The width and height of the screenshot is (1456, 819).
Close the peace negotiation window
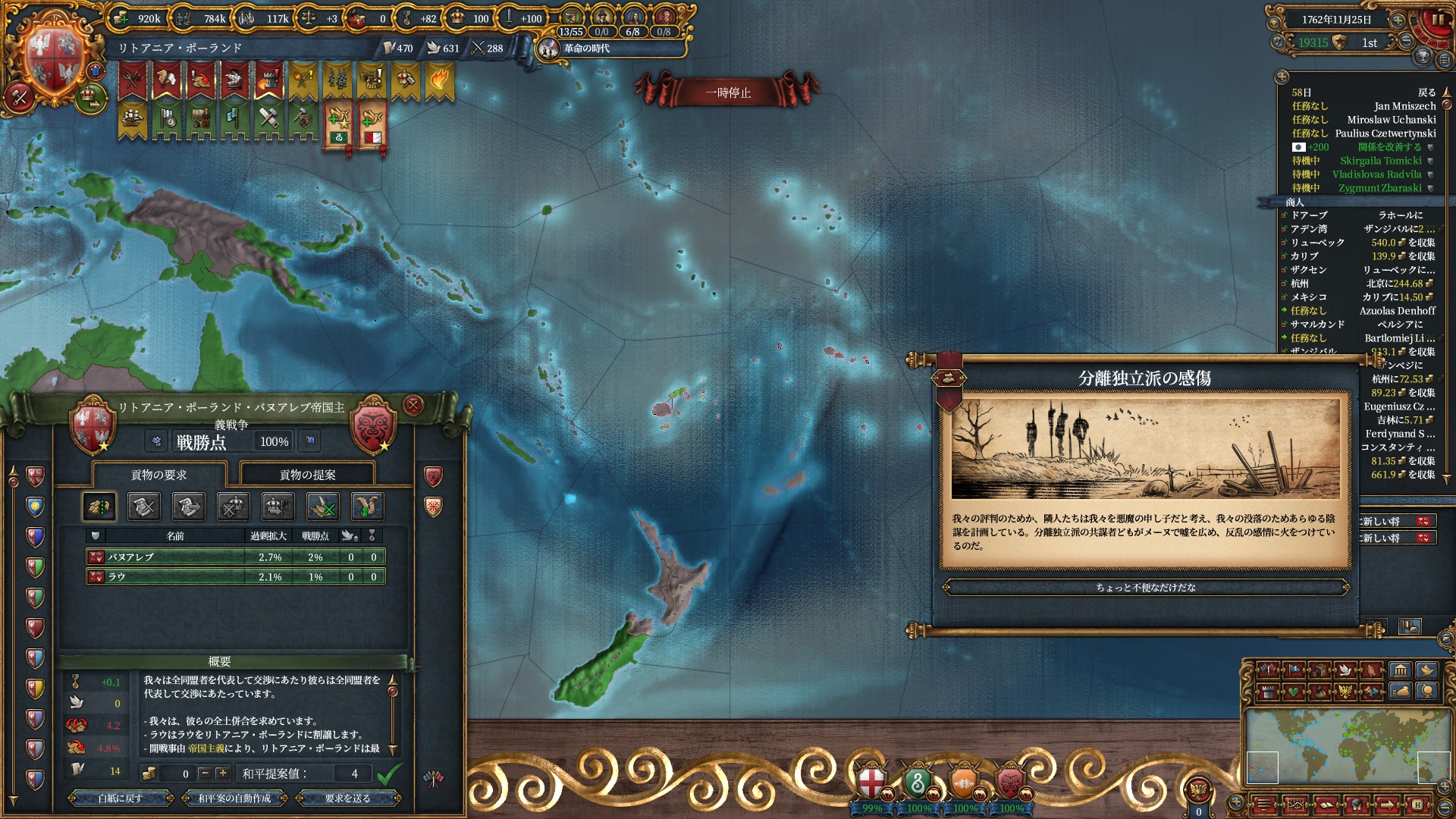click(413, 405)
